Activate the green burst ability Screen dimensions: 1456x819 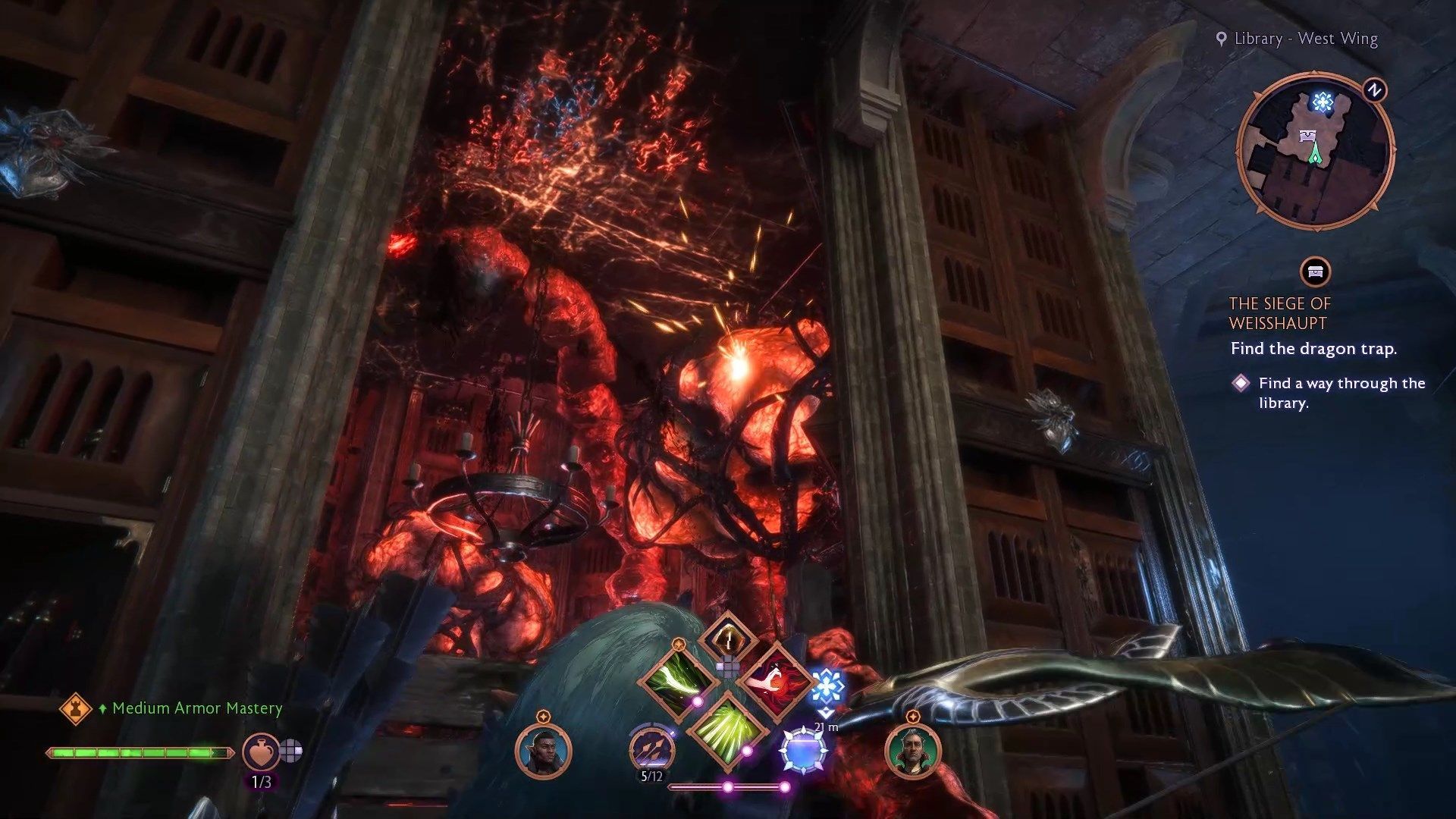[726, 730]
